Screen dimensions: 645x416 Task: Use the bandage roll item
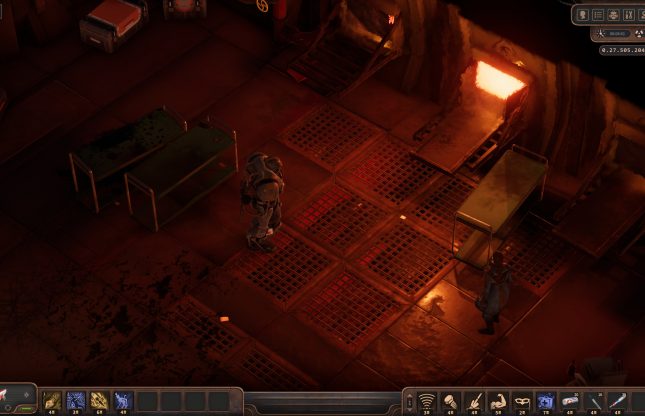coord(571,401)
